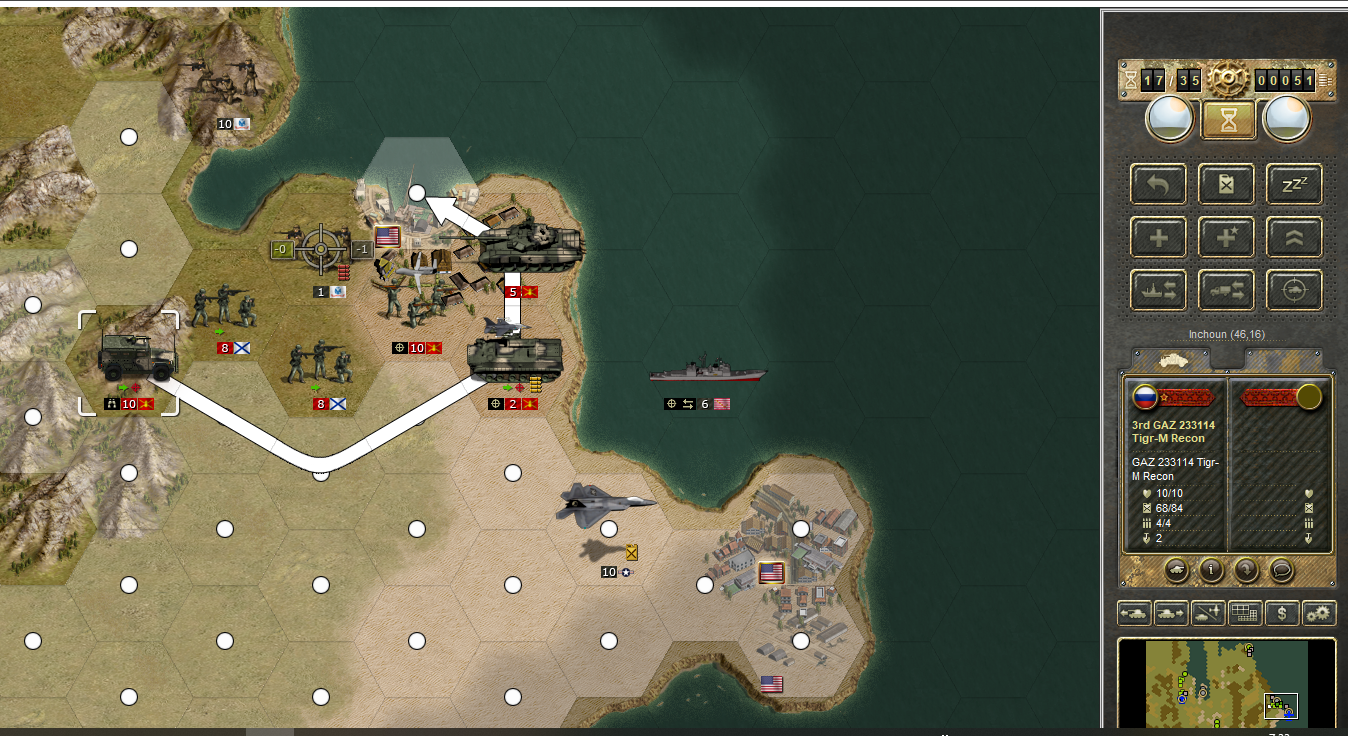Image resolution: width=1348 pixels, height=736 pixels.
Task: Toggle the grid view toolbar button
Action: click(1244, 613)
